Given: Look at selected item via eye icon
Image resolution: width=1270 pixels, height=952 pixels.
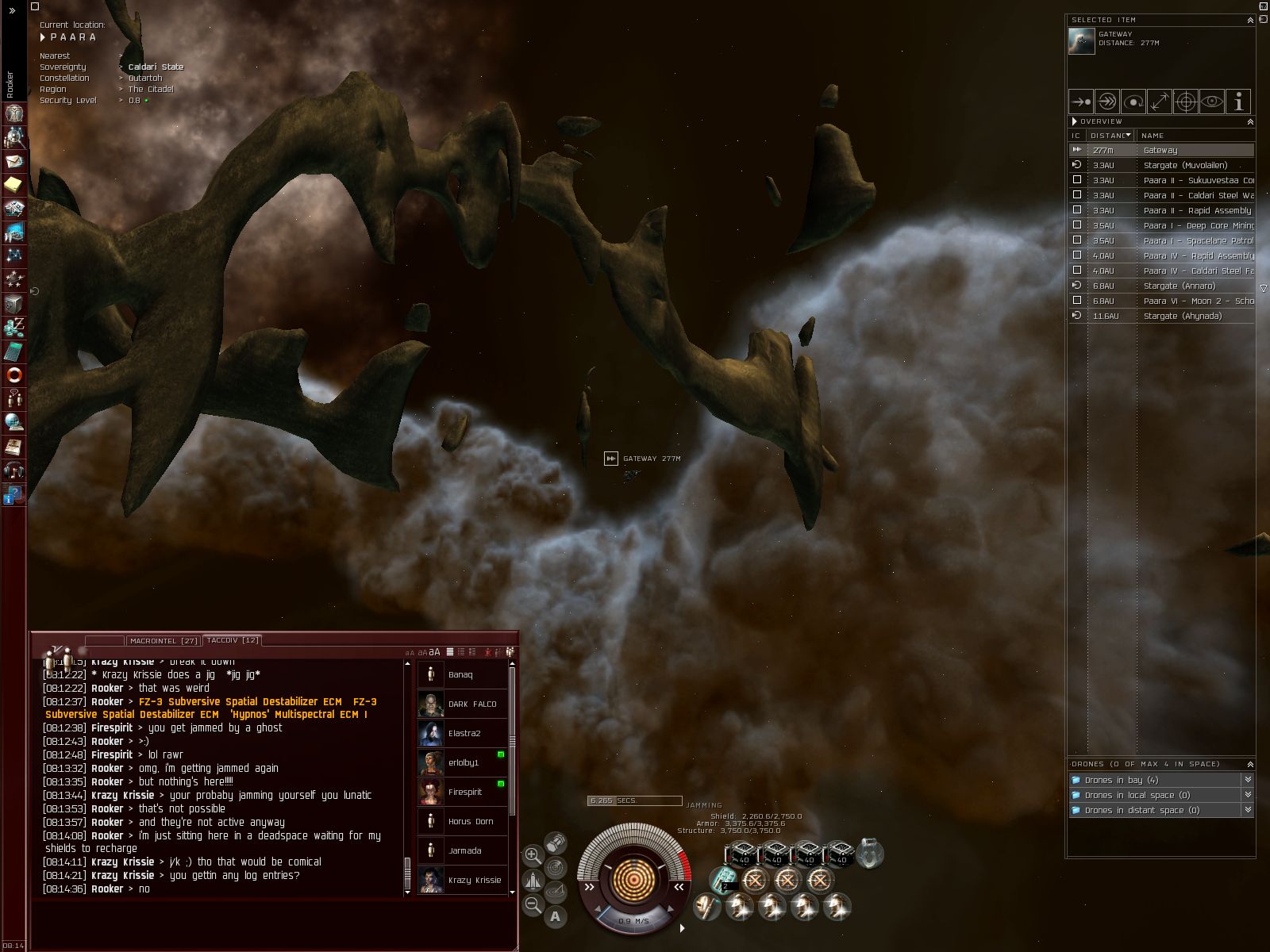Looking at the screenshot, I should 1211,102.
